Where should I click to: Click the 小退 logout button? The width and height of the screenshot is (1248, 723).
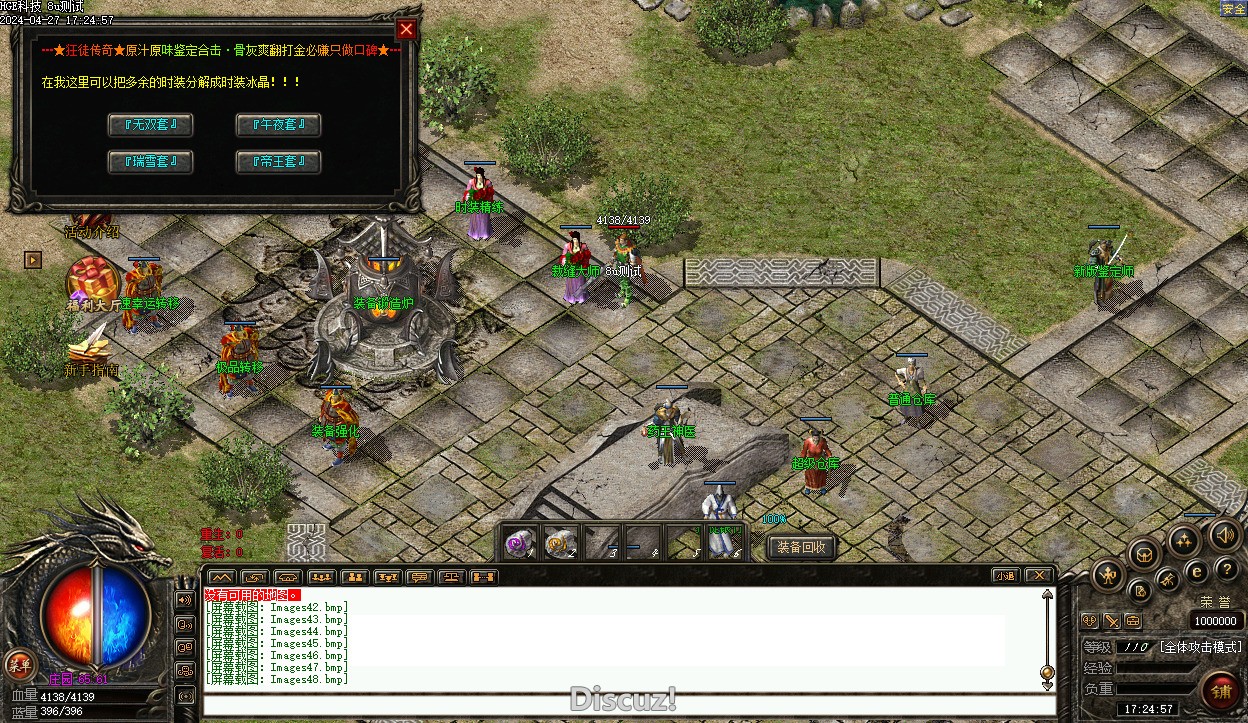1005,575
